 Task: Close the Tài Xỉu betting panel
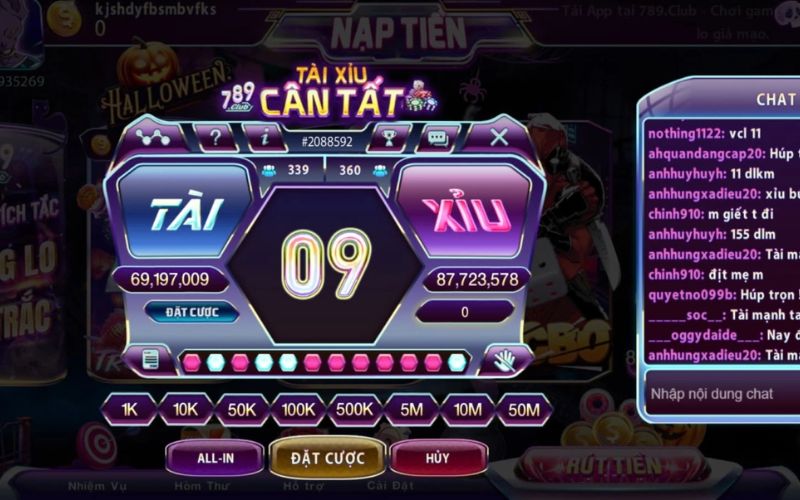[x=499, y=137]
